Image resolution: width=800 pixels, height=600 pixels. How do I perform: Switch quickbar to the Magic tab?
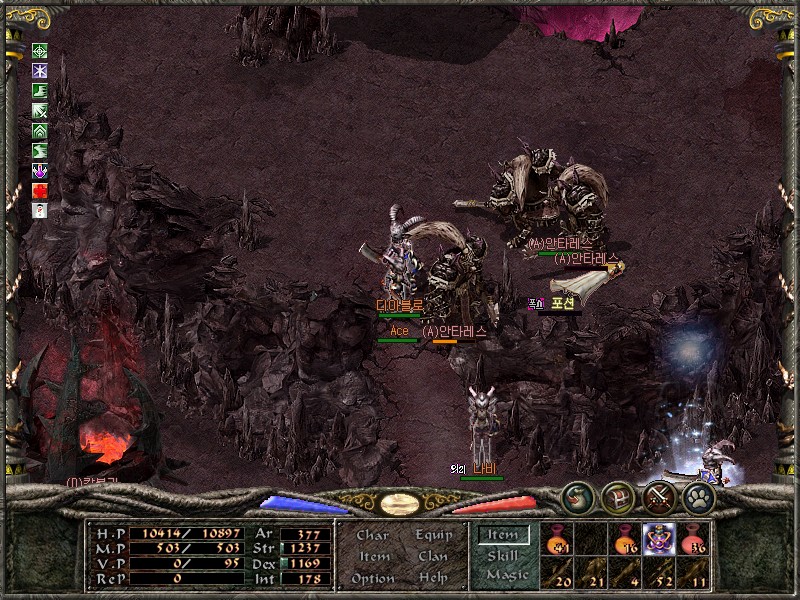click(506, 575)
